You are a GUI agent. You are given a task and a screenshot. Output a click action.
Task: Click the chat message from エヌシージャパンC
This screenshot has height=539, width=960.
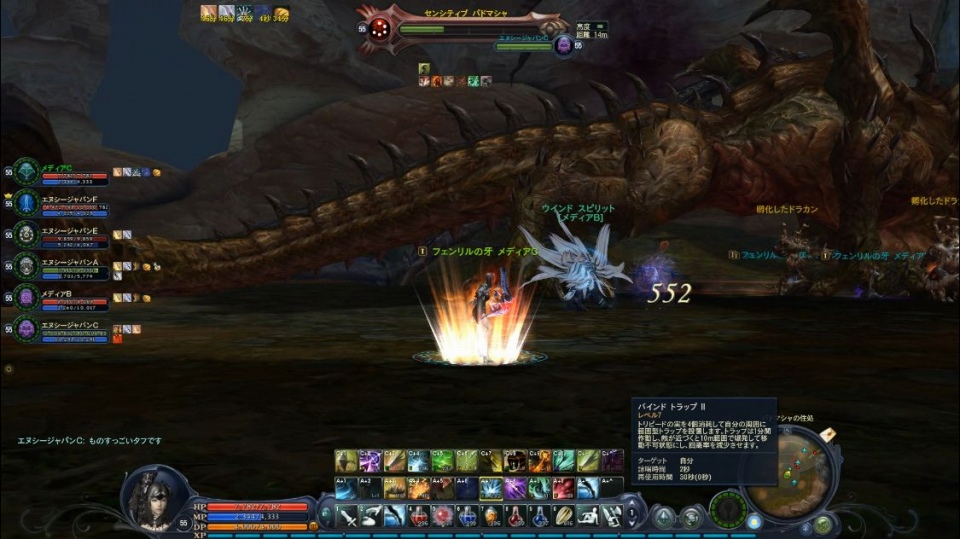[90, 440]
